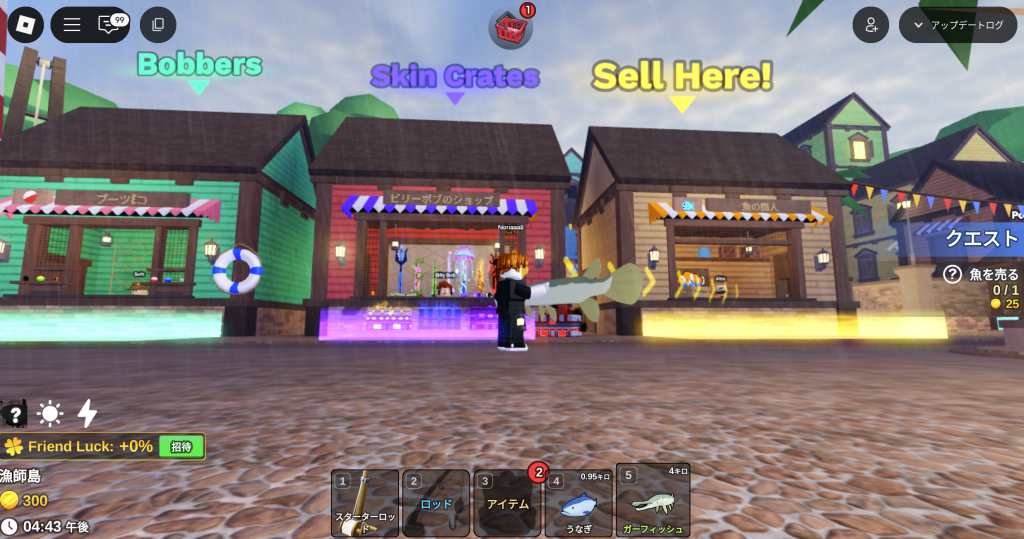This screenshot has height=539, width=1024.
Task: Click the lightning bolt icon
Action: tap(88, 414)
